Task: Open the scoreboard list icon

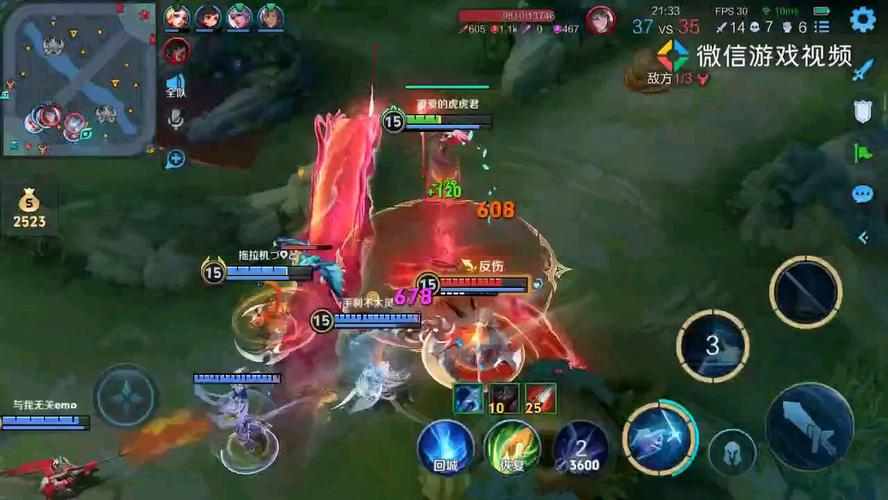Action: click(821, 27)
